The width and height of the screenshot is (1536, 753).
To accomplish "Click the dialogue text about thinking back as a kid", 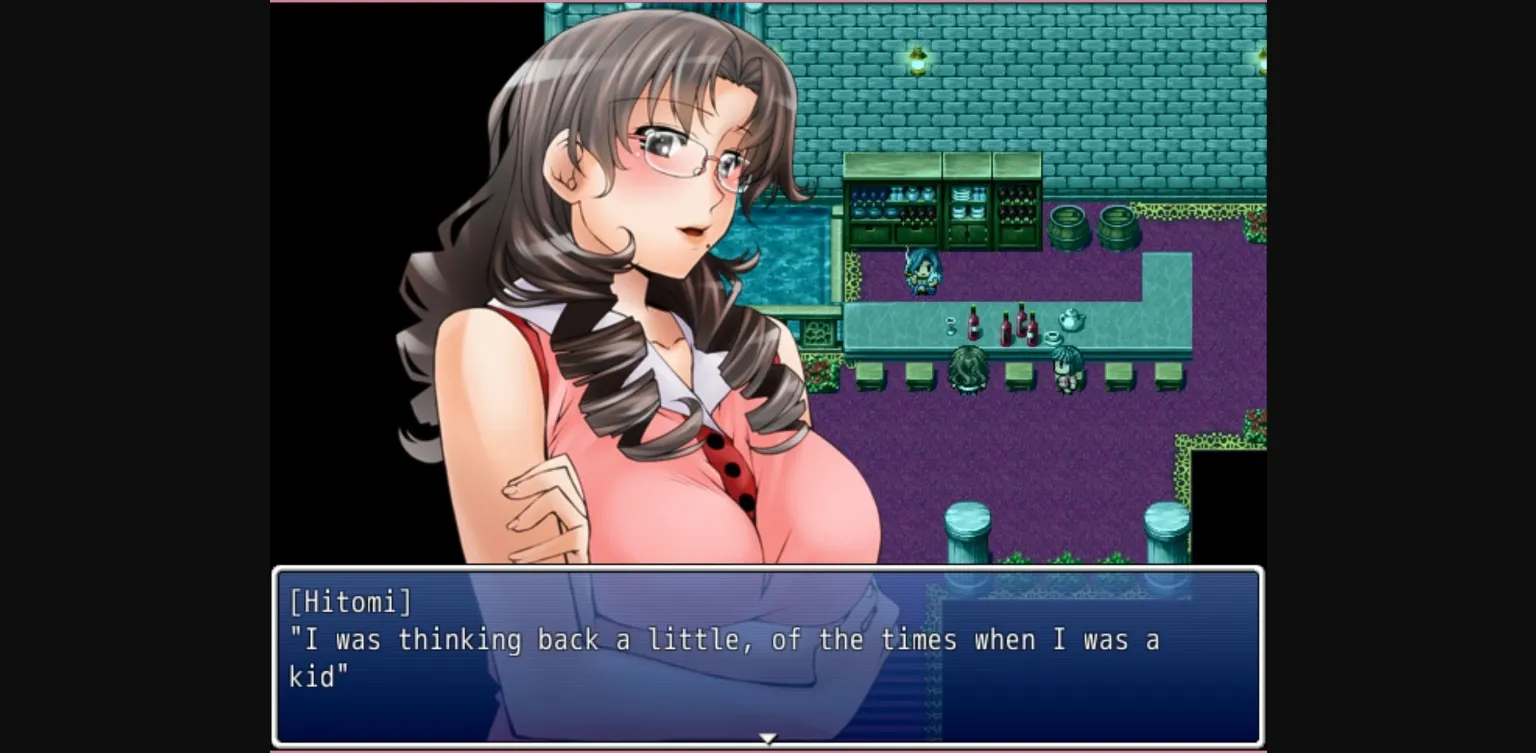I will (x=720, y=640).
